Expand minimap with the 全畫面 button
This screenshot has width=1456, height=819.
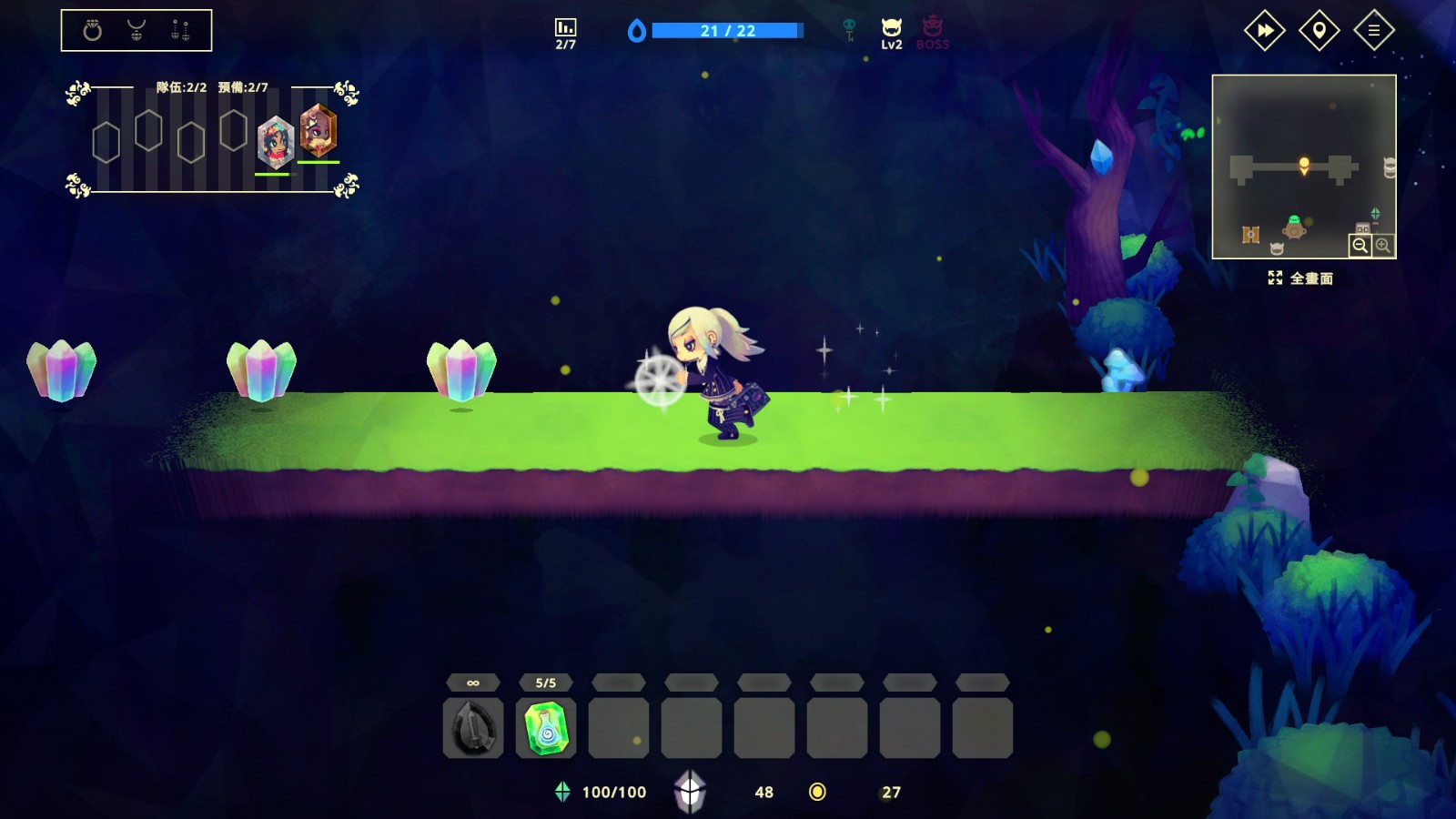[1300, 278]
